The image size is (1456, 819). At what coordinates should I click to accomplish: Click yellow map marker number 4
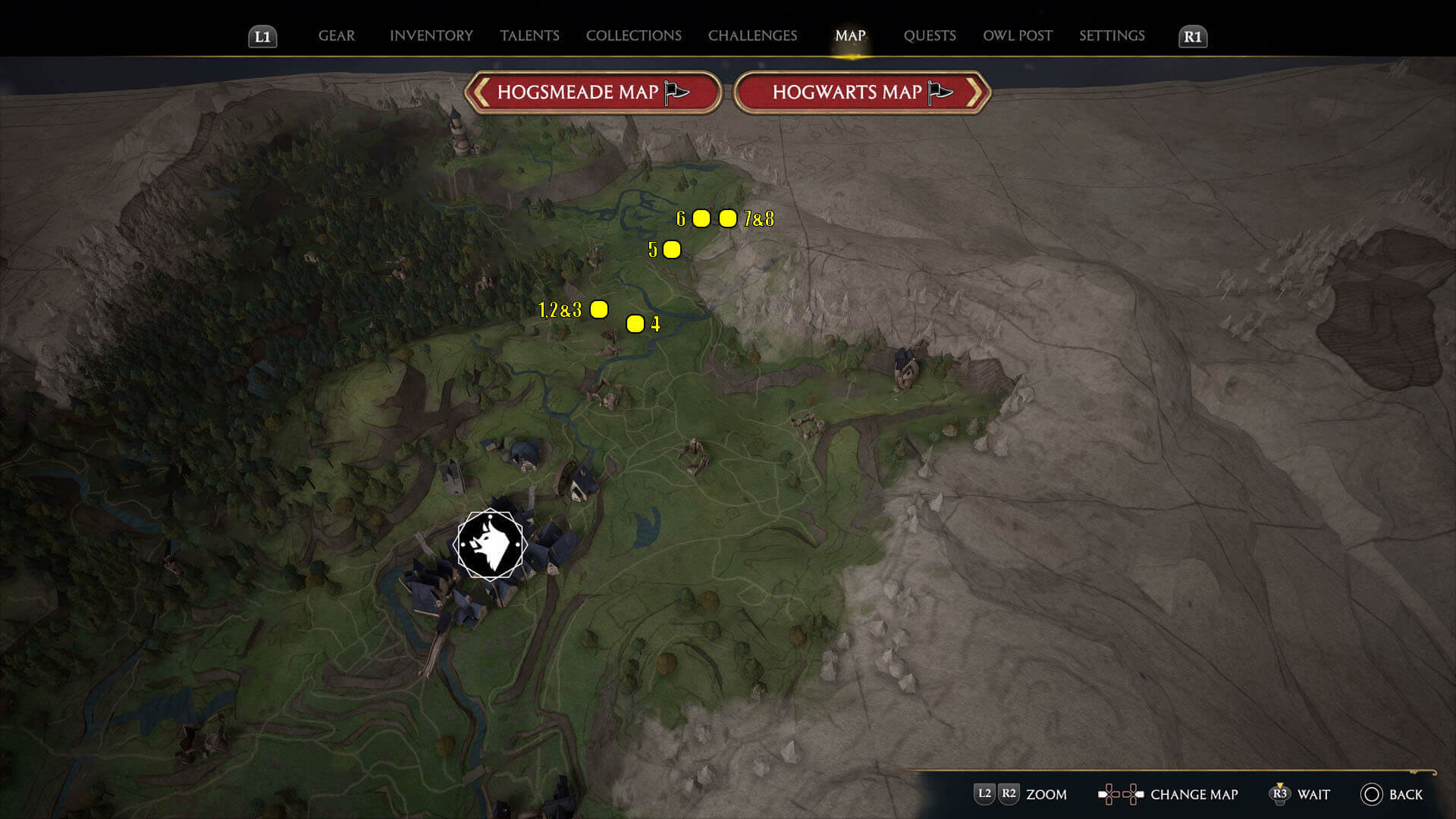(635, 323)
